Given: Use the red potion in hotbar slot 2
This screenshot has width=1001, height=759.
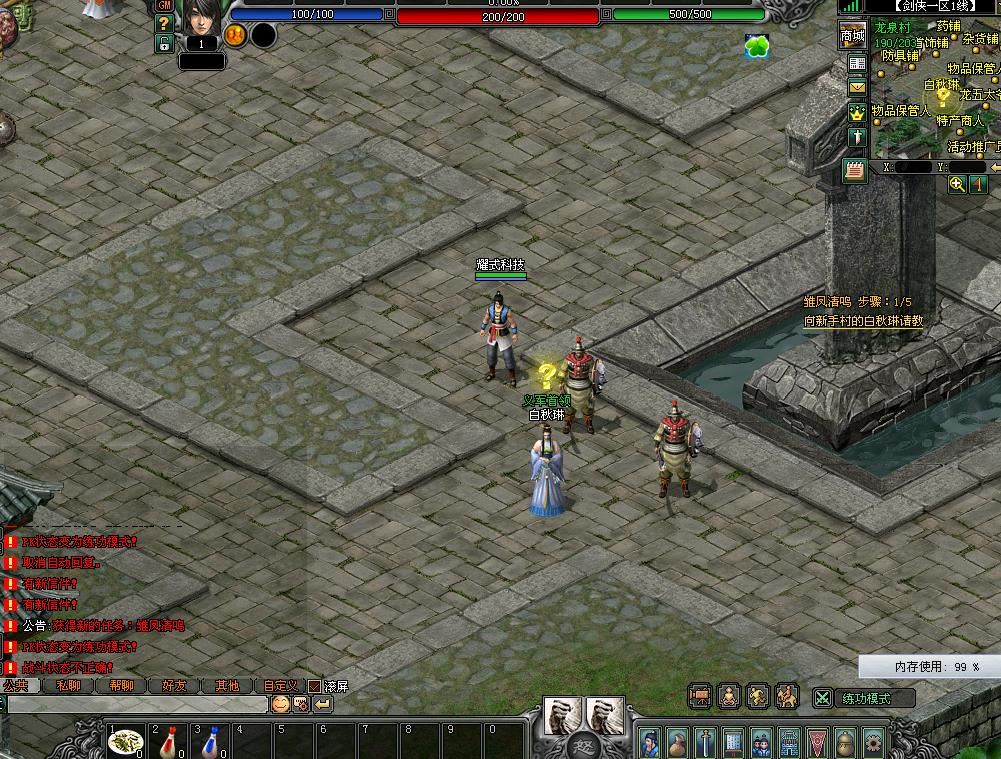Looking at the screenshot, I should (x=168, y=741).
